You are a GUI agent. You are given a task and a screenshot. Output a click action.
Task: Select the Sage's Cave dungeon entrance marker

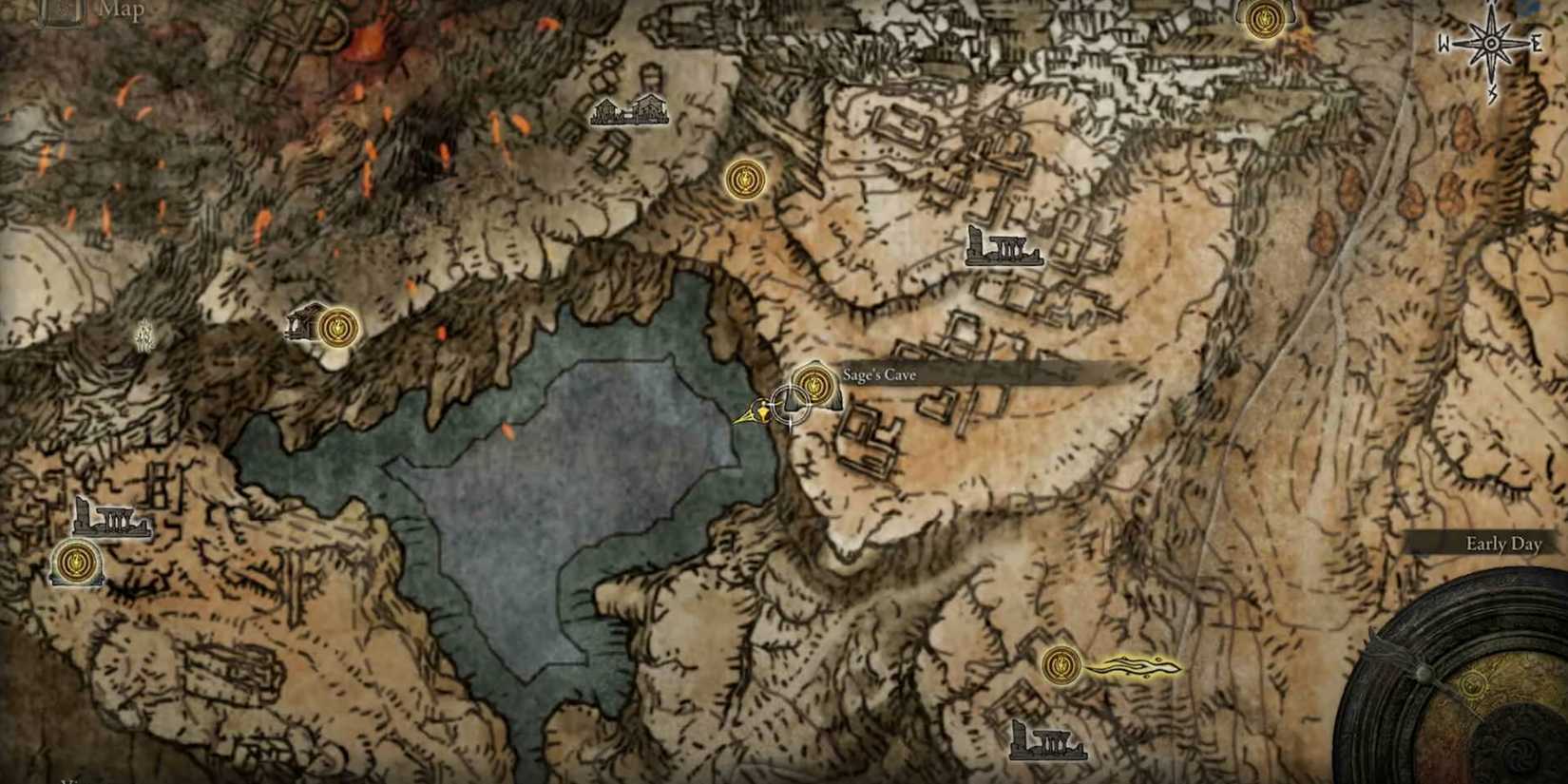[x=813, y=386]
